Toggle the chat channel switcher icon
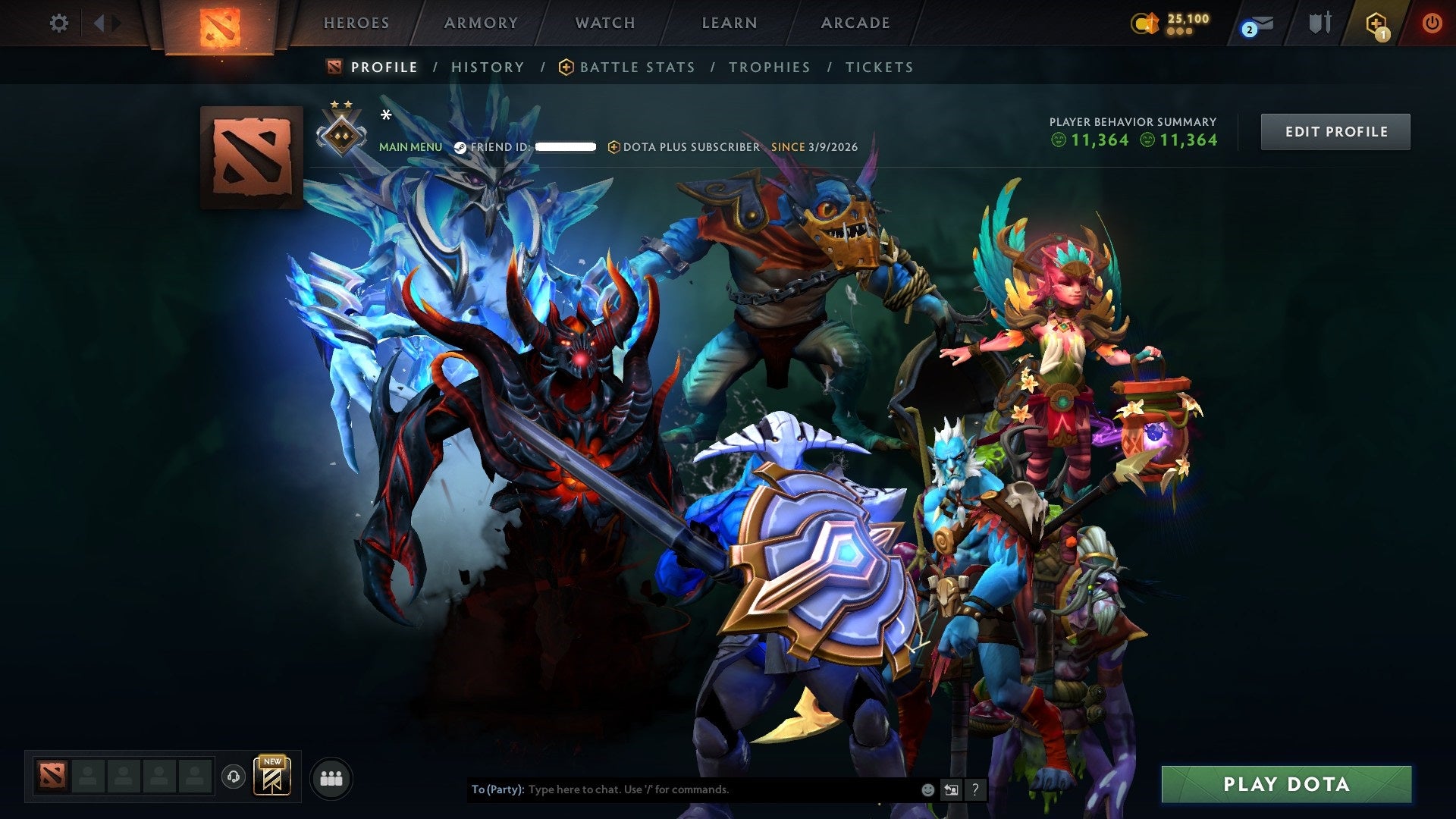The height and width of the screenshot is (819, 1456). 950,789
